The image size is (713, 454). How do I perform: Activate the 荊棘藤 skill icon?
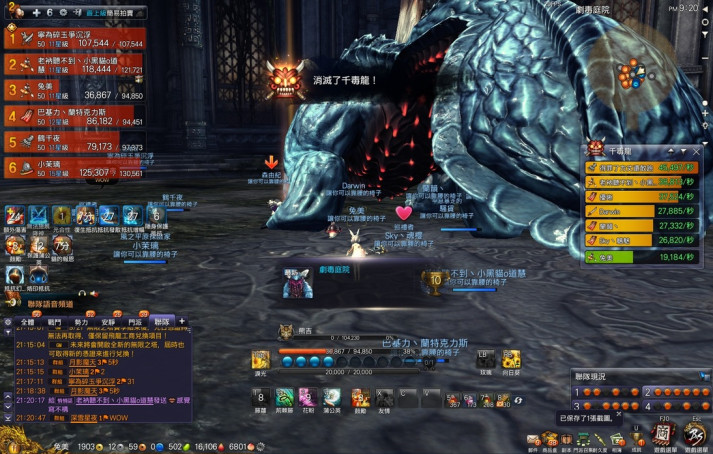(x=284, y=397)
